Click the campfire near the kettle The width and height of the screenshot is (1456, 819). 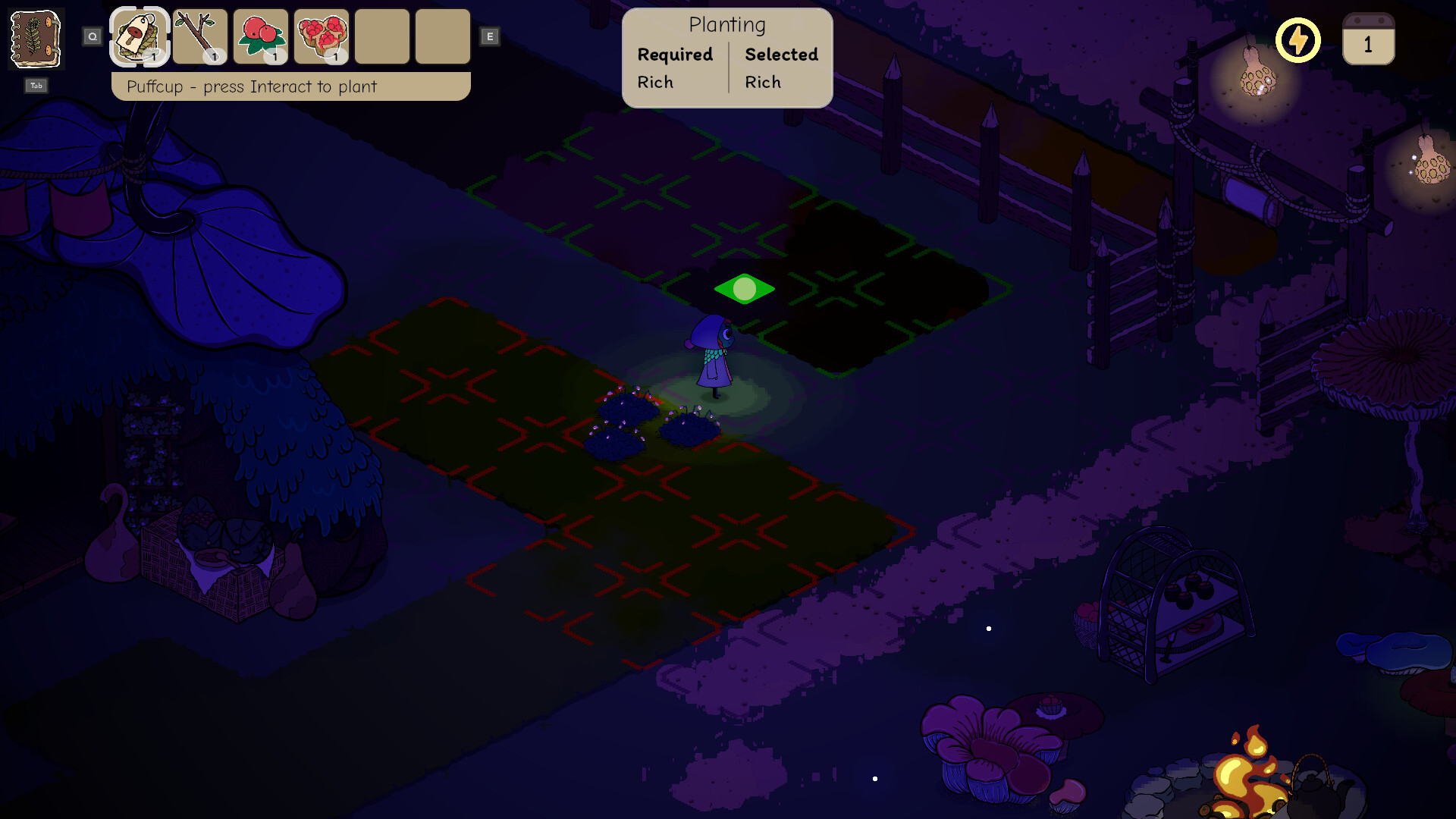(x=1246, y=773)
